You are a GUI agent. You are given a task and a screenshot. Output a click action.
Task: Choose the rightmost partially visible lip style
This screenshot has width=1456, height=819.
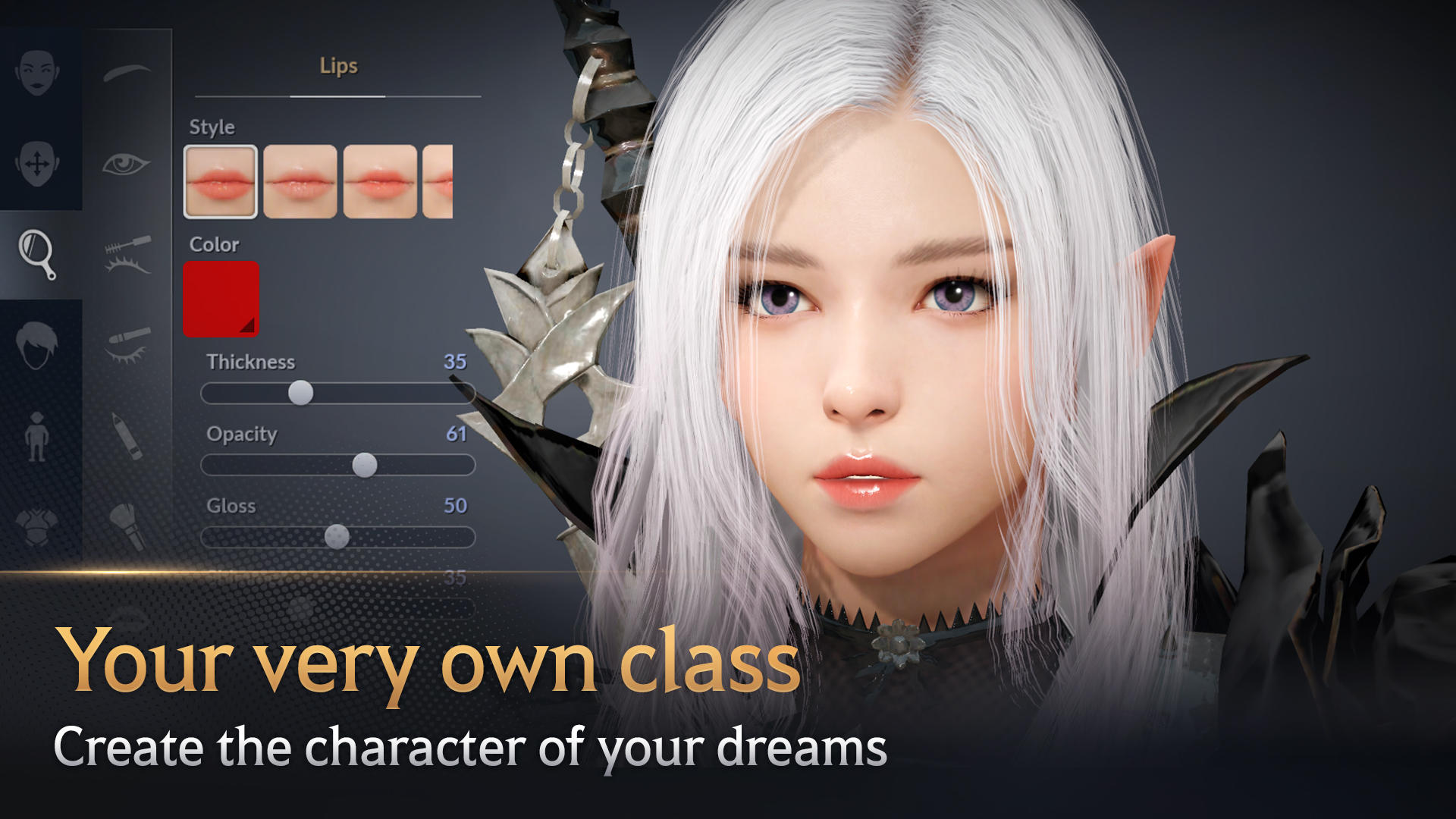pos(440,180)
